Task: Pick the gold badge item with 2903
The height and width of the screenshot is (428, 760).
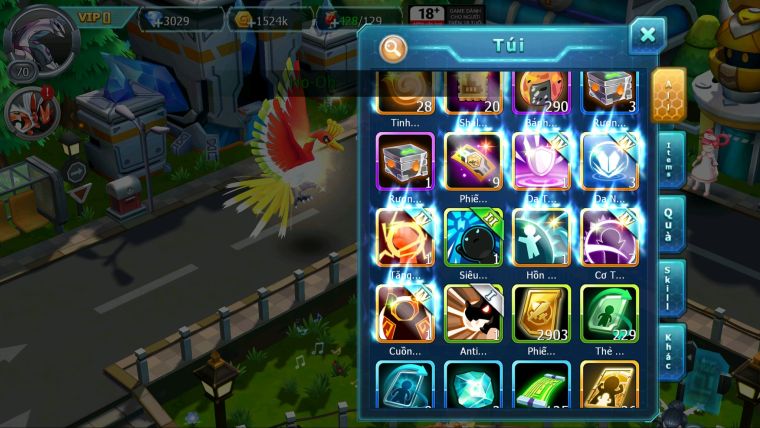Action: (541, 313)
